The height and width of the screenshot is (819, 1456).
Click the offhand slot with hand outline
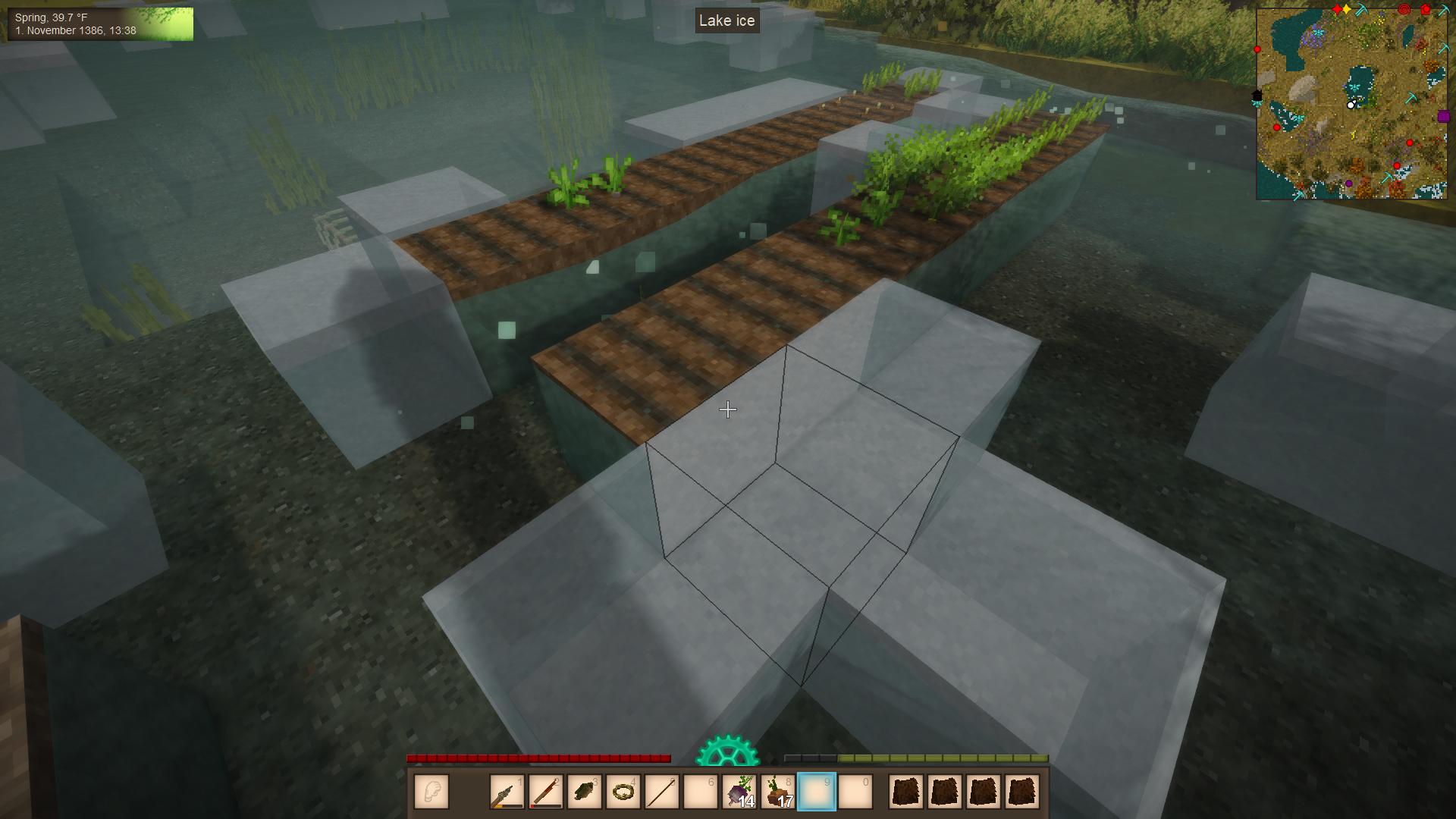(431, 792)
